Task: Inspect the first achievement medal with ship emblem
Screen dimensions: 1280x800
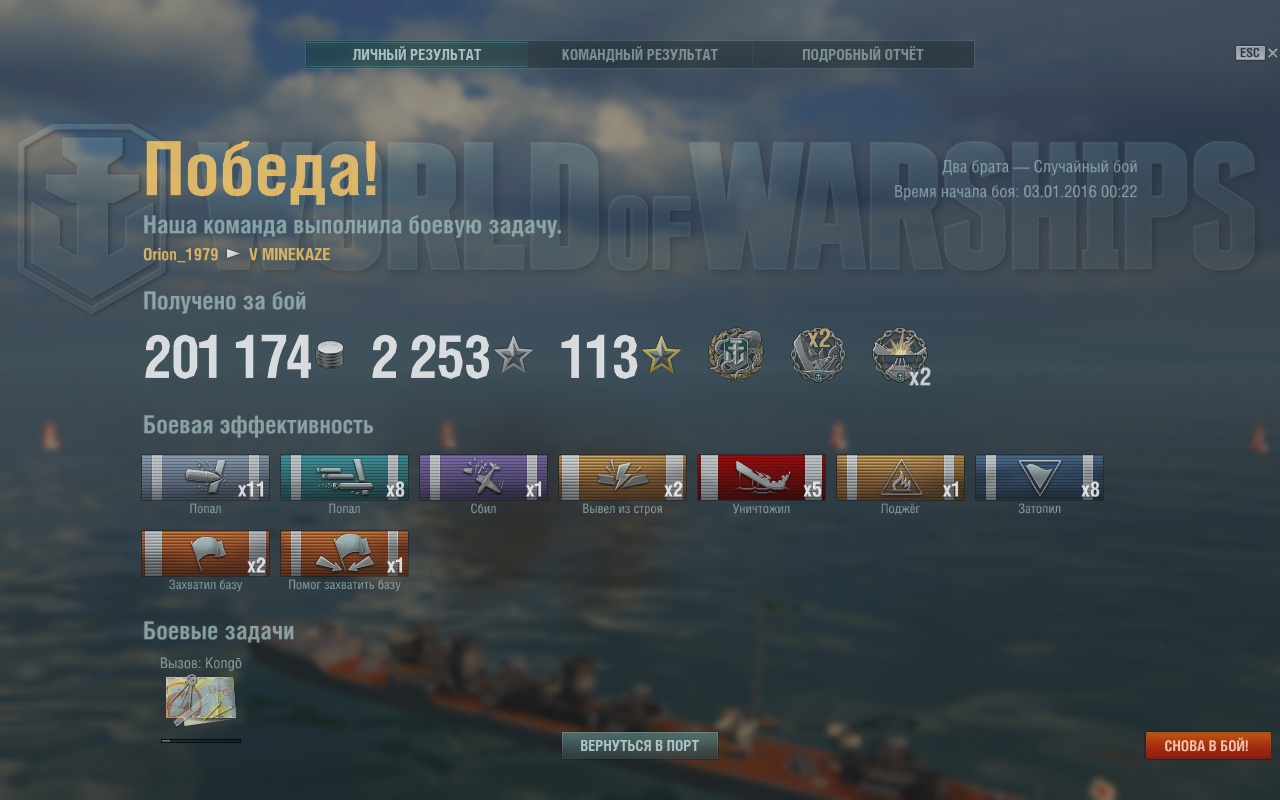Action: [x=736, y=355]
